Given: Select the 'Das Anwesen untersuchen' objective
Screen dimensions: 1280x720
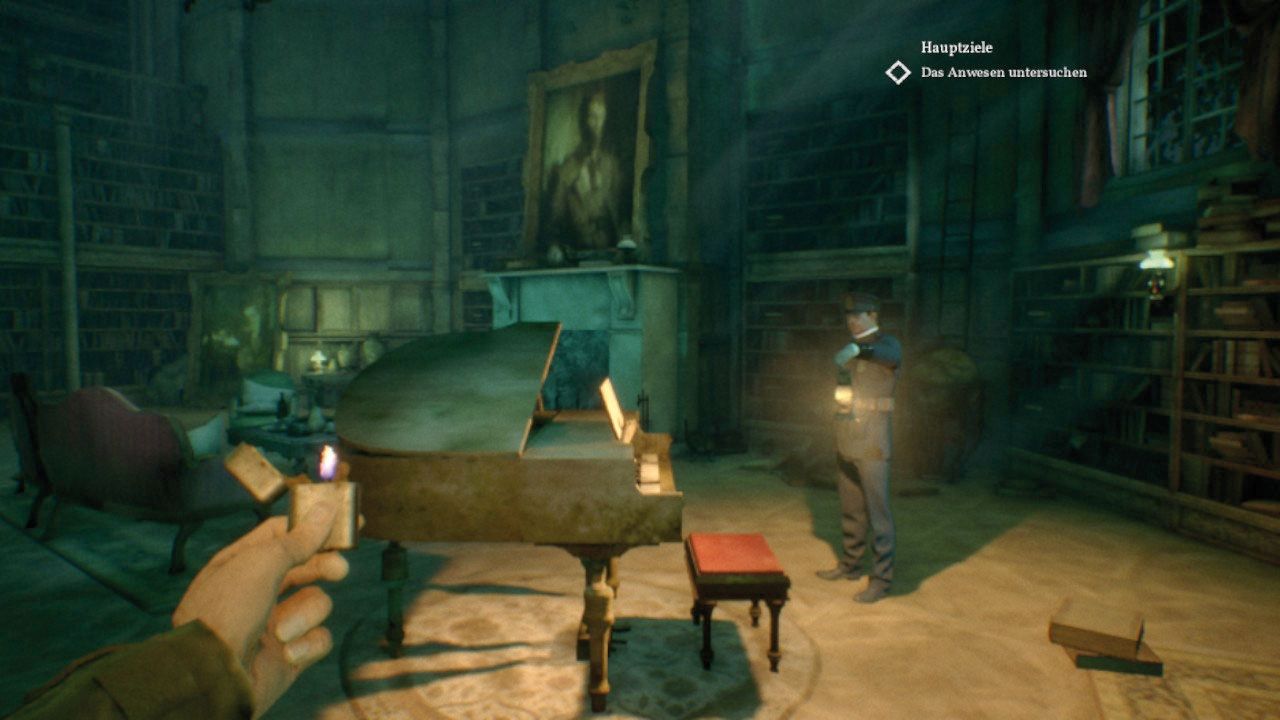Looking at the screenshot, I should coord(1003,73).
